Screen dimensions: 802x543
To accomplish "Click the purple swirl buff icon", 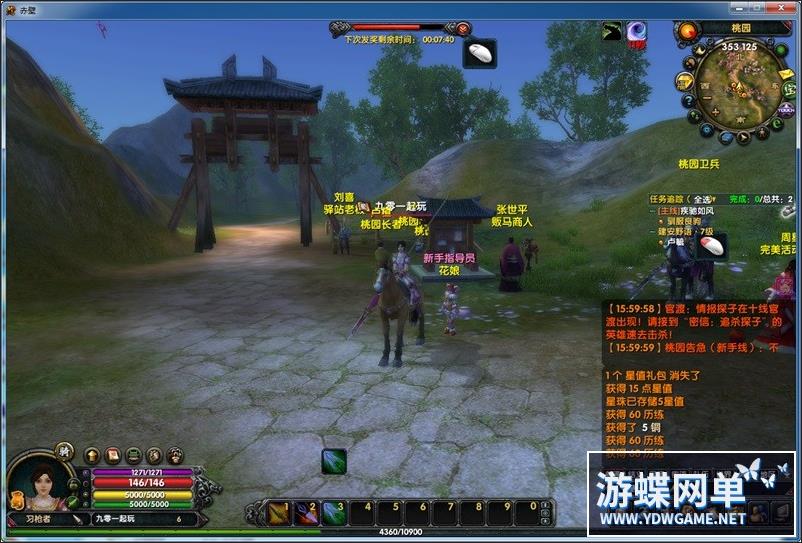I will point(637,32).
